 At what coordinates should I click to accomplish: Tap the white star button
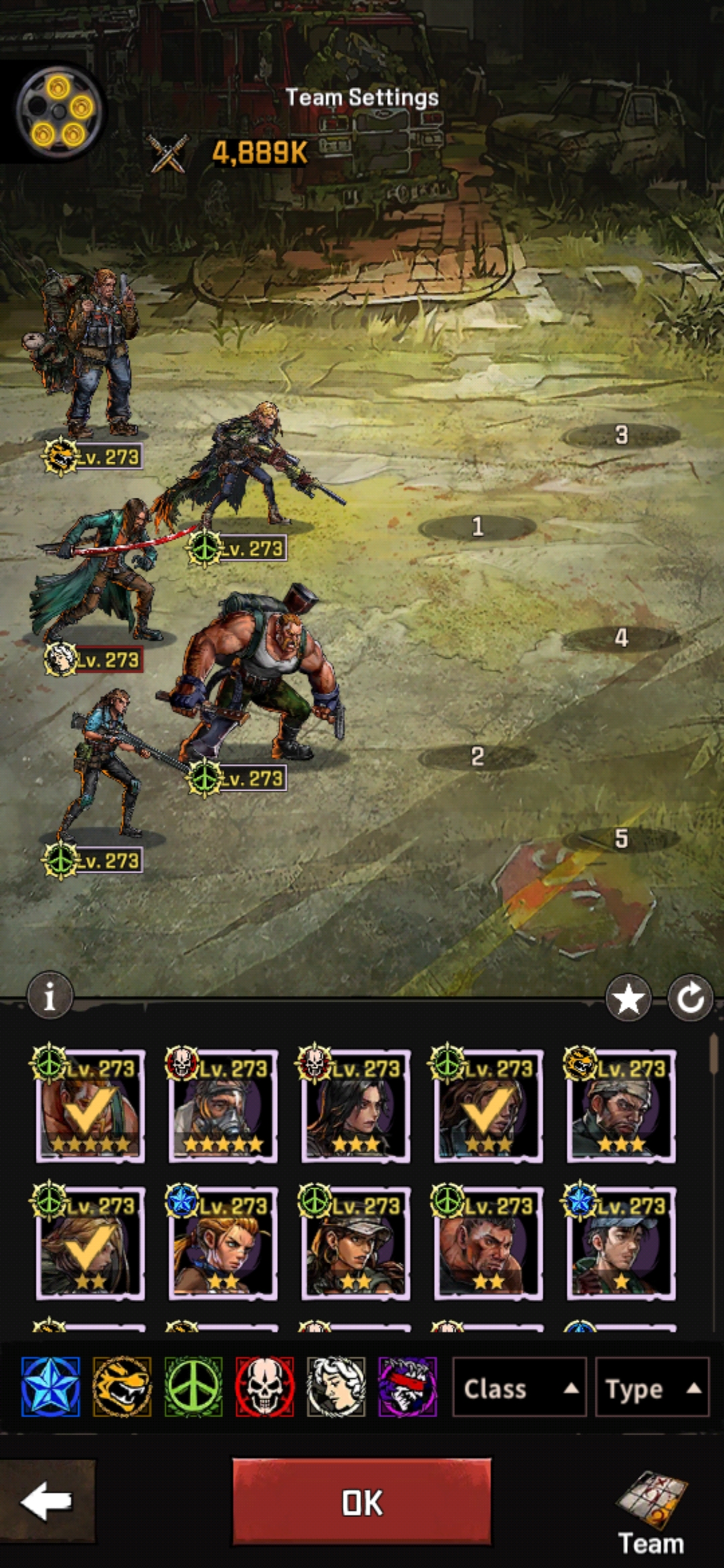point(628,998)
